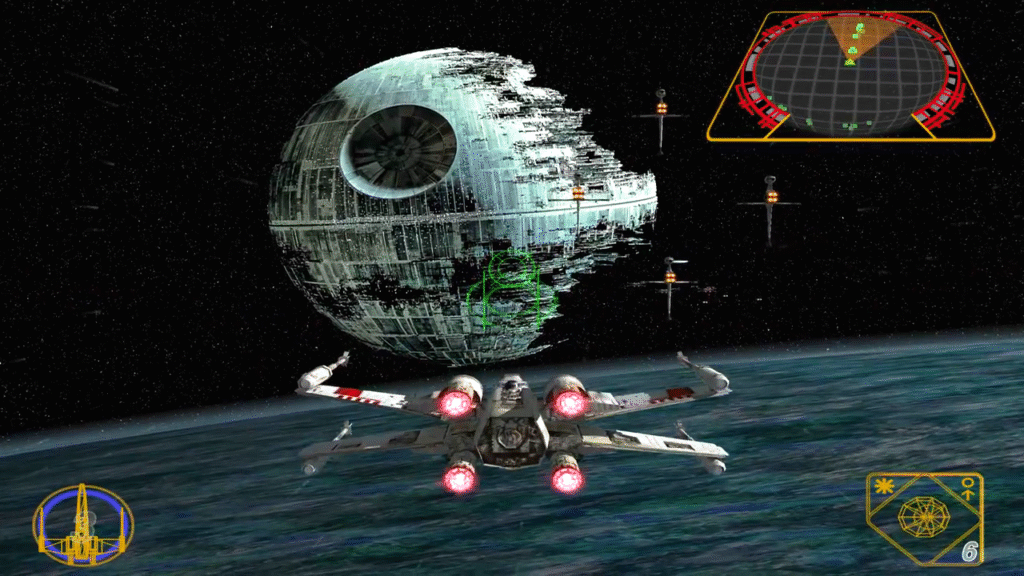
Task: Click the green targeting reticle
Action: point(511,291)
